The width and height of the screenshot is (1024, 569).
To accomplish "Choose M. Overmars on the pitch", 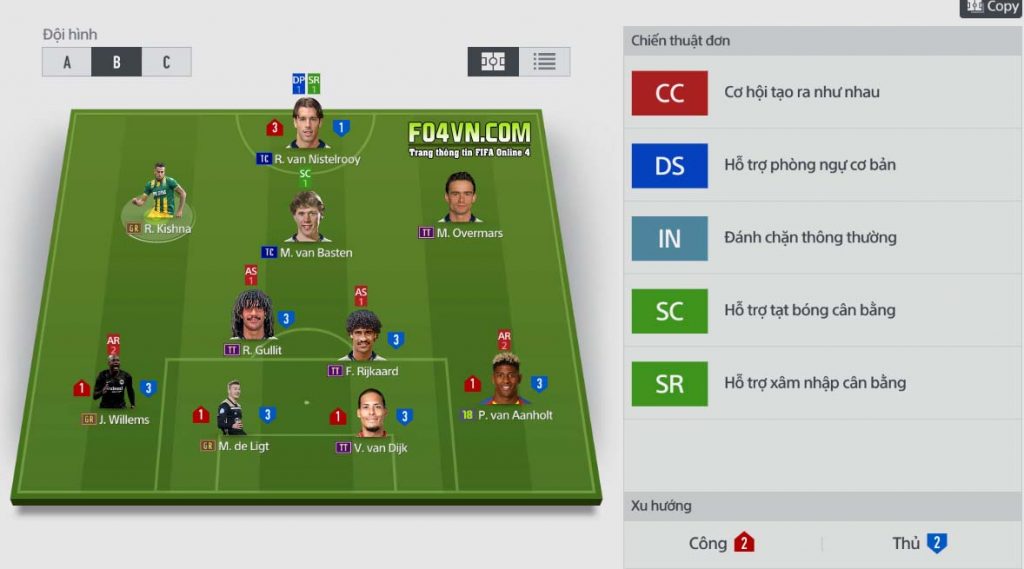I will coord(460,199).
